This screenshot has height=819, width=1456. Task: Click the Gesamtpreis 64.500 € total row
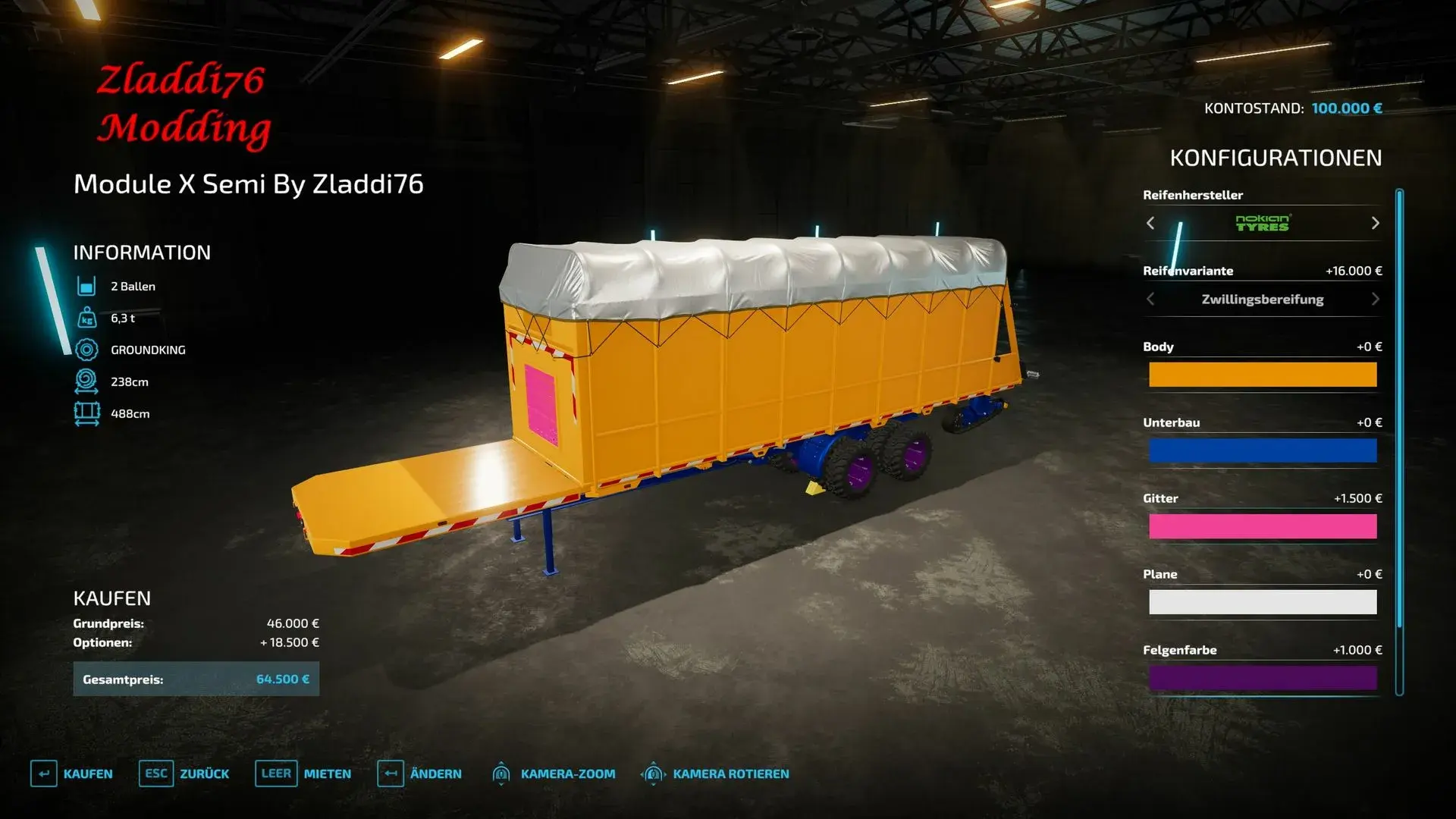coord(196,679)
